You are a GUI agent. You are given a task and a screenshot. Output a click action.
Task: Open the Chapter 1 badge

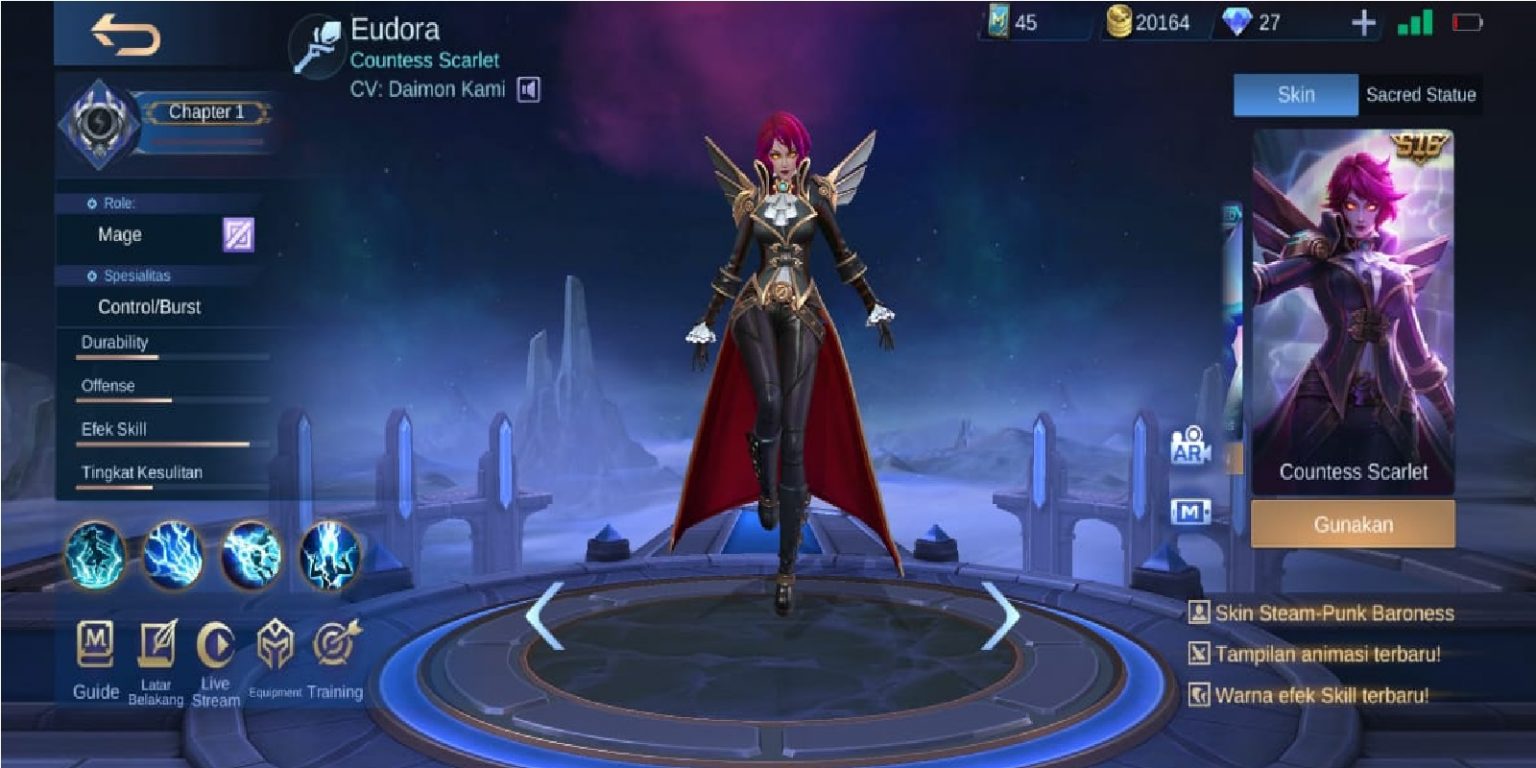[207, 112]
